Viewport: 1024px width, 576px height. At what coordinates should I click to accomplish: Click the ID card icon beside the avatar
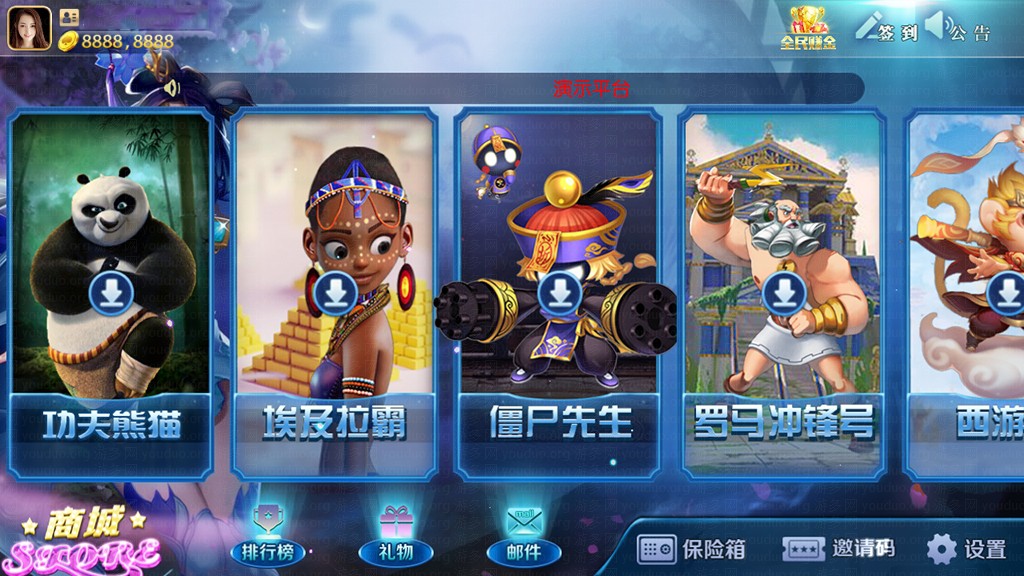(69, 17)
